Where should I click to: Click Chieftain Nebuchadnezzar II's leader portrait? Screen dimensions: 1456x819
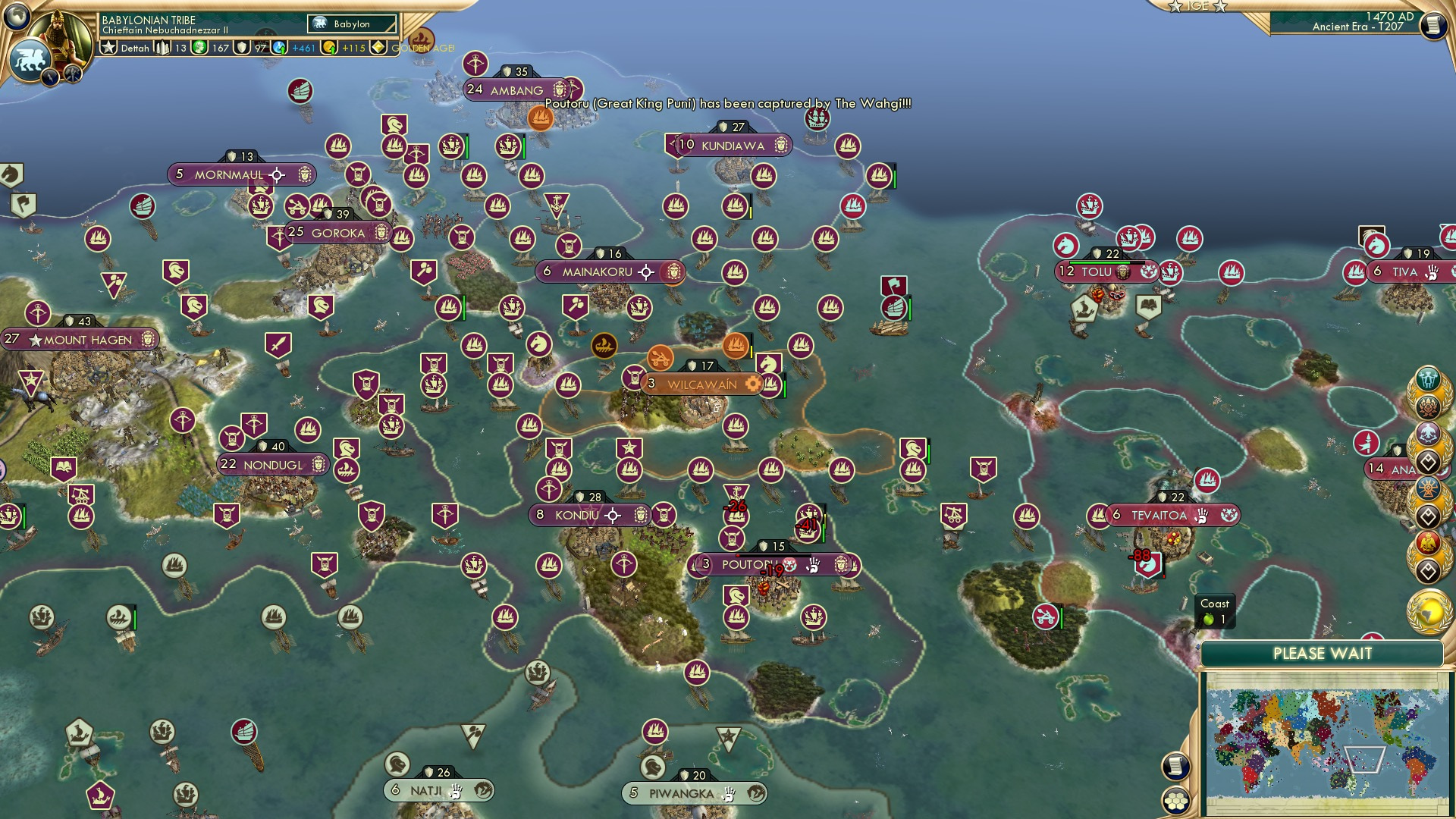(x=58, y=36)
